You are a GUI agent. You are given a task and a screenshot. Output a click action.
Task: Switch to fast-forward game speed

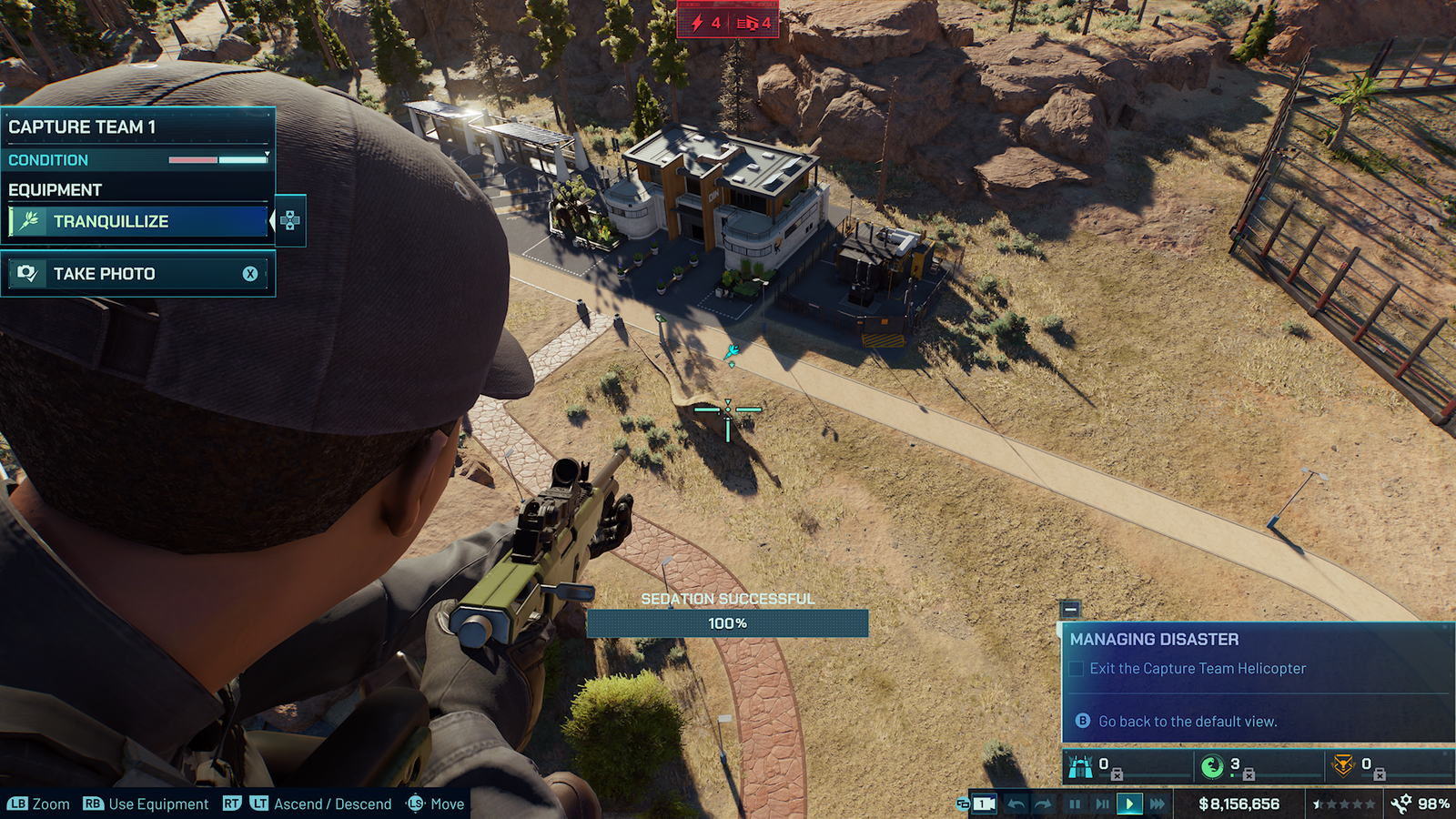1157,804
